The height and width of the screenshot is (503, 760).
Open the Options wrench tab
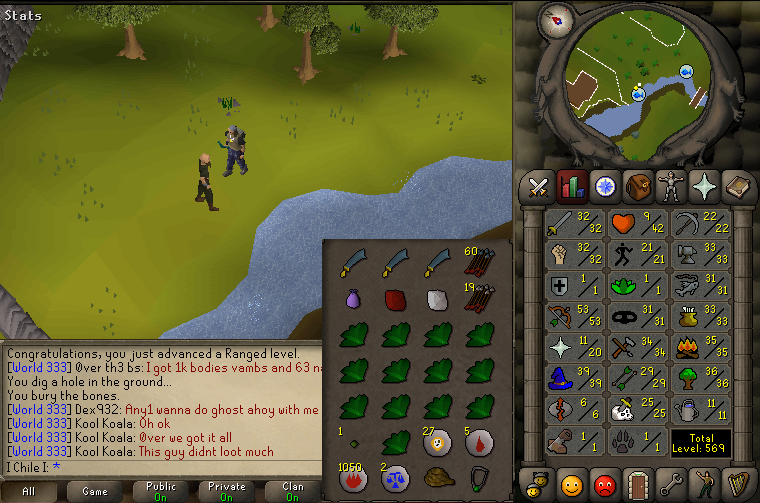(671, 483)
